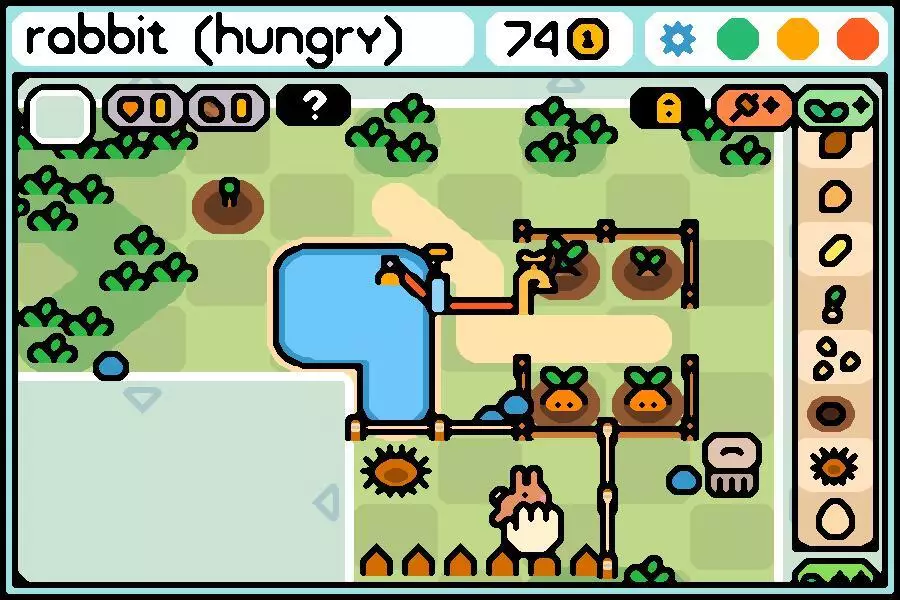Image resolution: width=900 pixels, height=600 pixels.
Task: Click the green circle window button
Action: coord(738,39)
